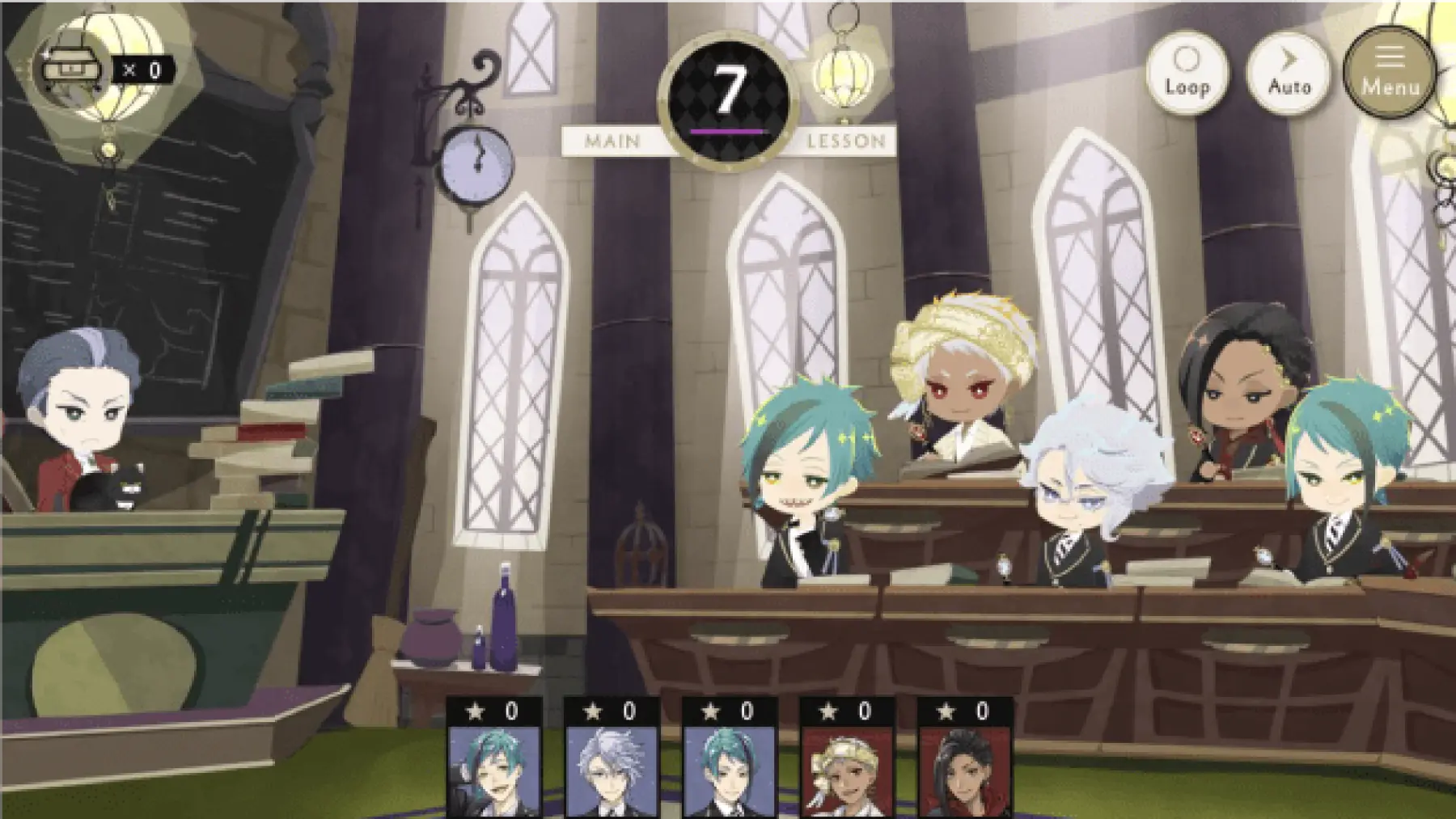Open the Menu
The height and width of the screenshot is (819, 1456).
click(1389, 73)
